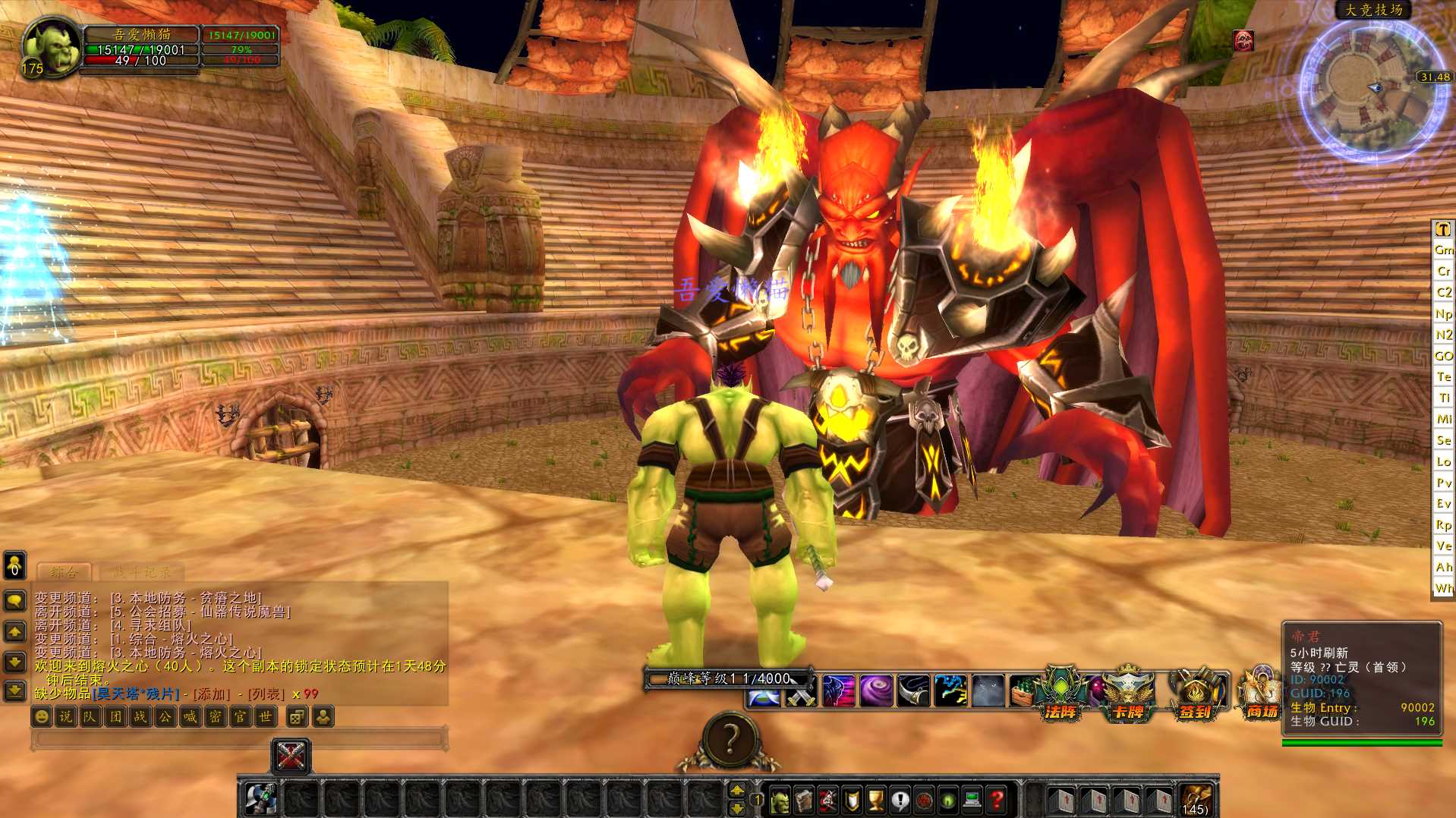Image resolution: width=1456 pixels, height=818 pixels.
Task: Switch to the 战斗记录 combat log tab
Action: pos(142,572)
